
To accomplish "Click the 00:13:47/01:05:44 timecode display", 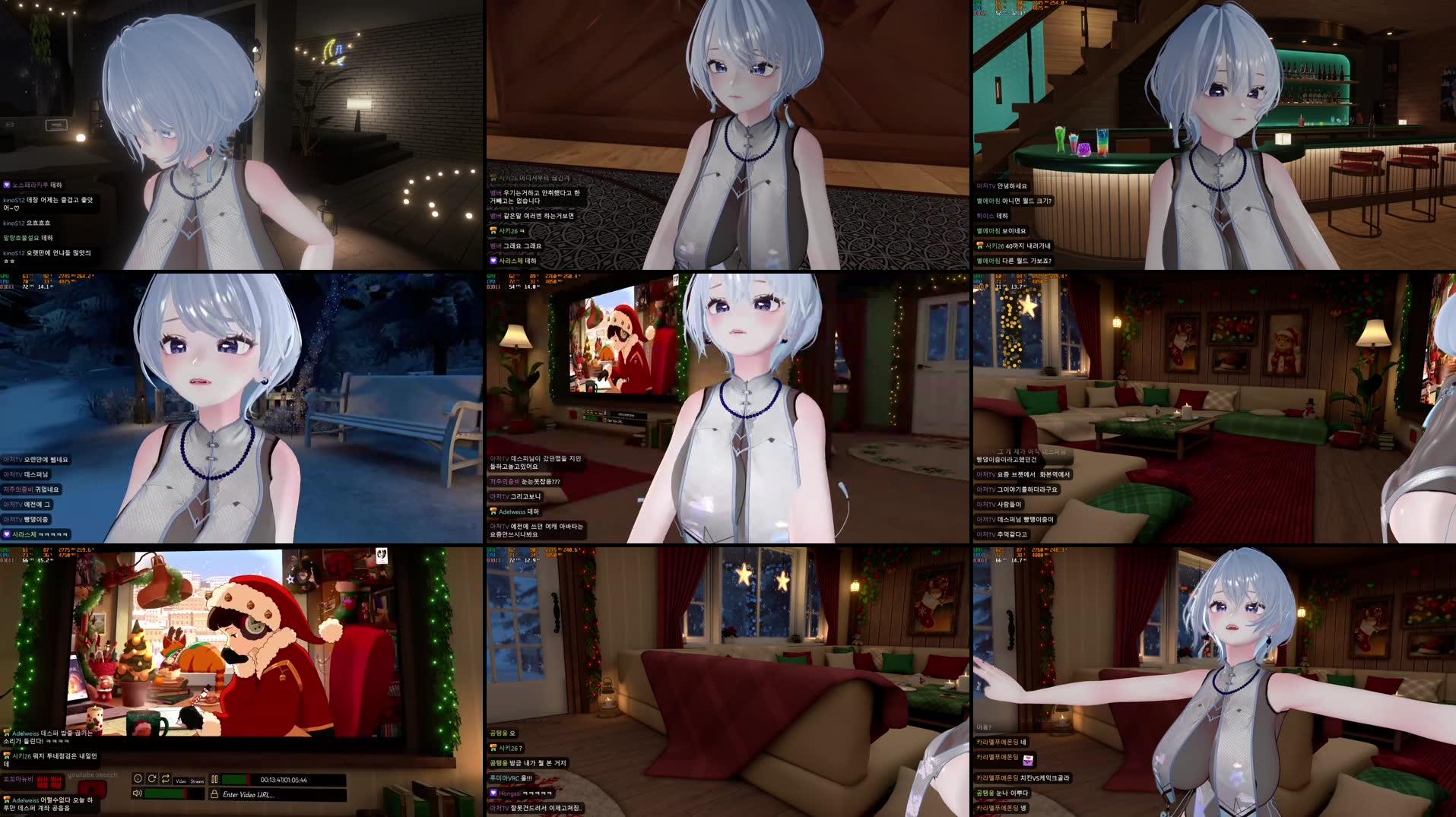I will pyautogui.click(x=284, y=780).
